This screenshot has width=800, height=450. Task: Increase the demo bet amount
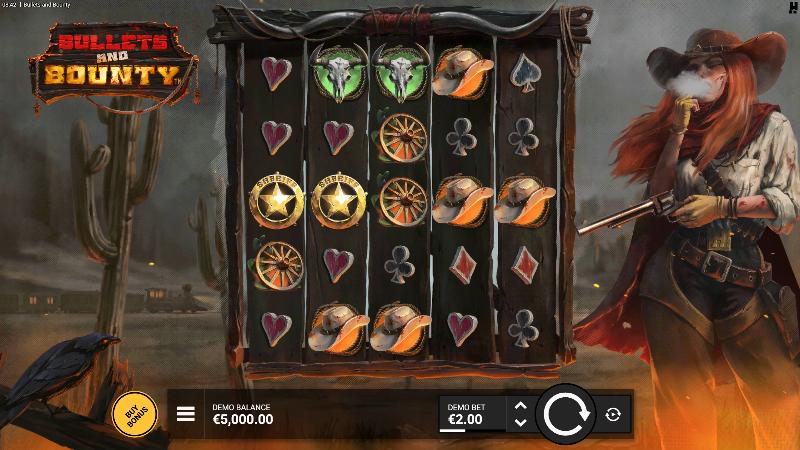pos(519,405)
